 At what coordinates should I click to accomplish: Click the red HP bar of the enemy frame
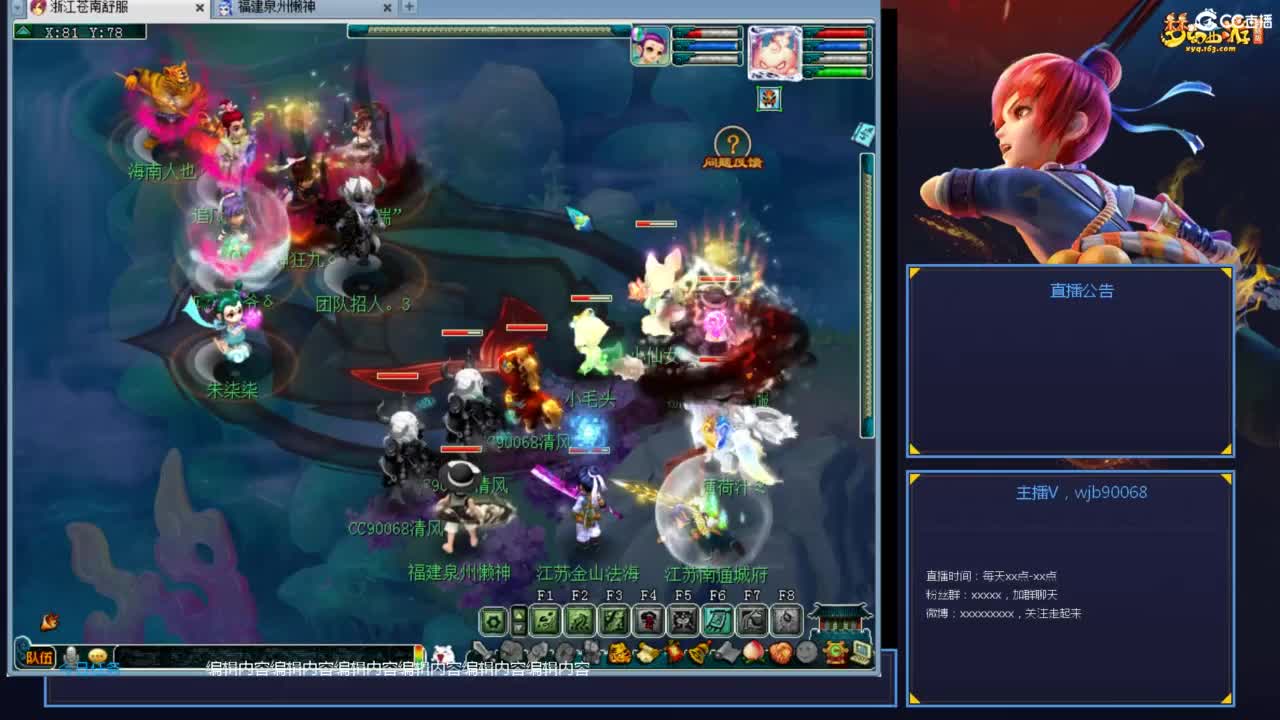click(843, 33)
